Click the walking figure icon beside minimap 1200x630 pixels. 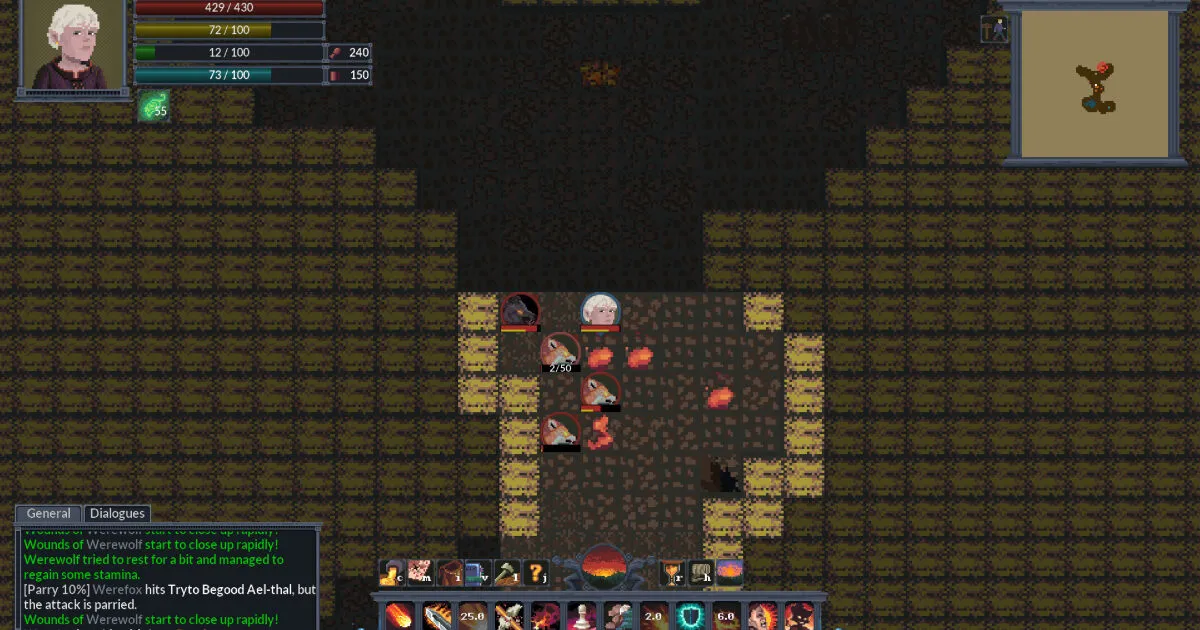click(995, 29)
